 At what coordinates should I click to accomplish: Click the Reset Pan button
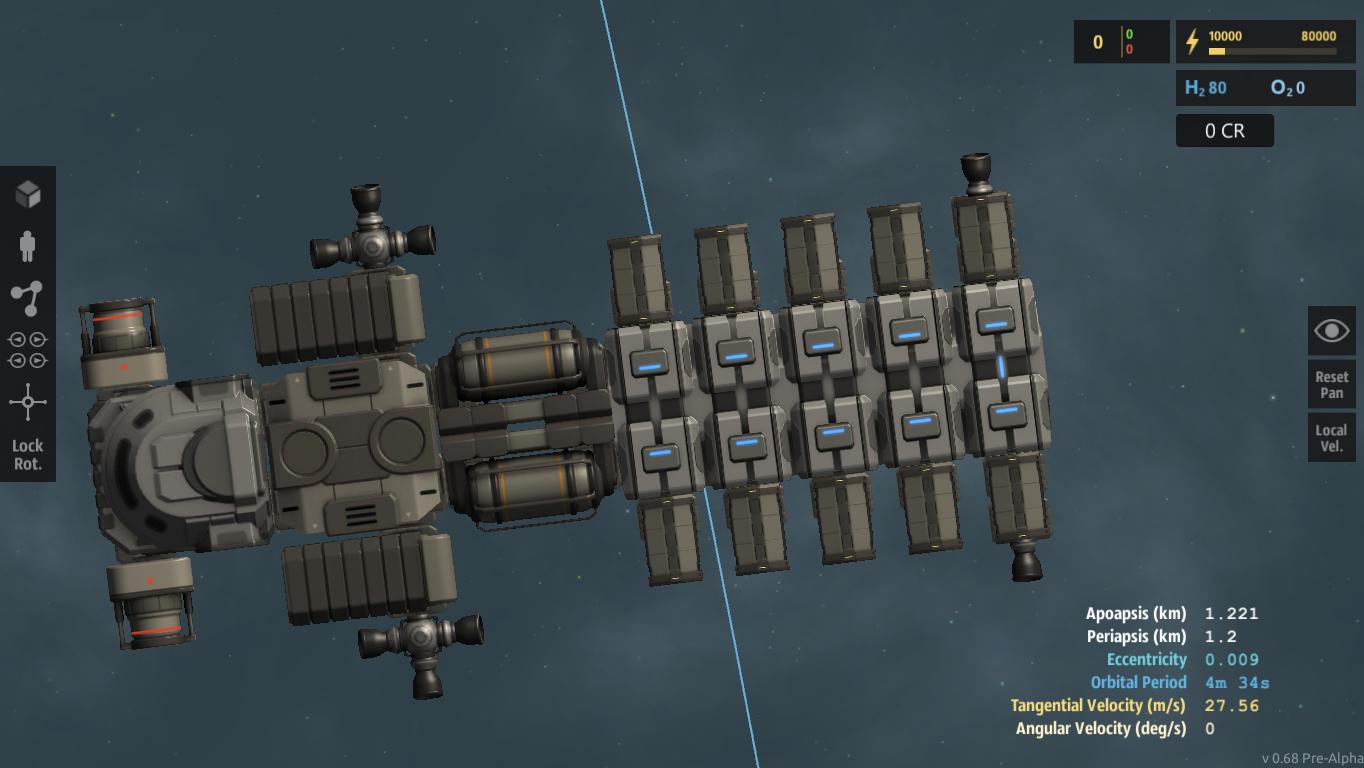click(x=1331, y=385)
